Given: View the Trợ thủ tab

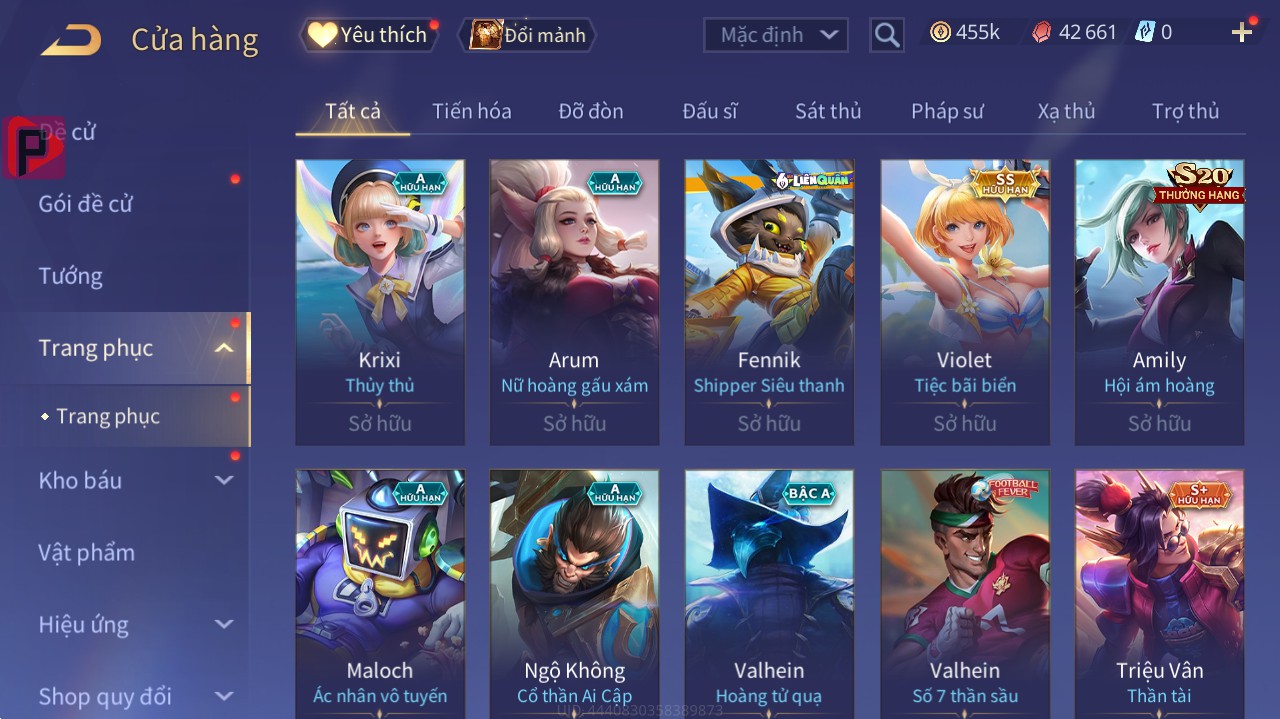Looking at the screenshot, I should coord(1185,111).
